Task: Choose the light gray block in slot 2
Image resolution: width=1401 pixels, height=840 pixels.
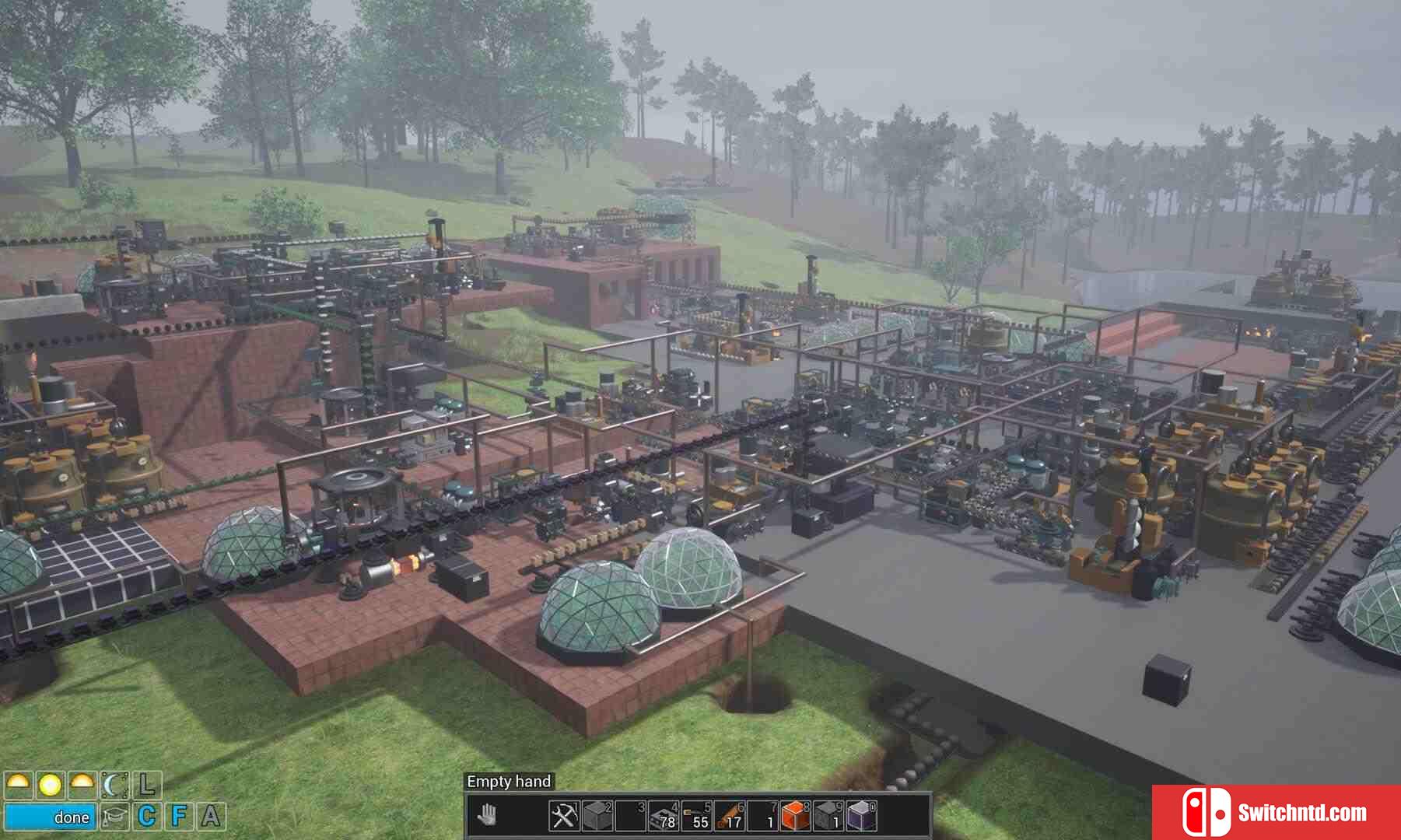Action: (x=597, y=816)
